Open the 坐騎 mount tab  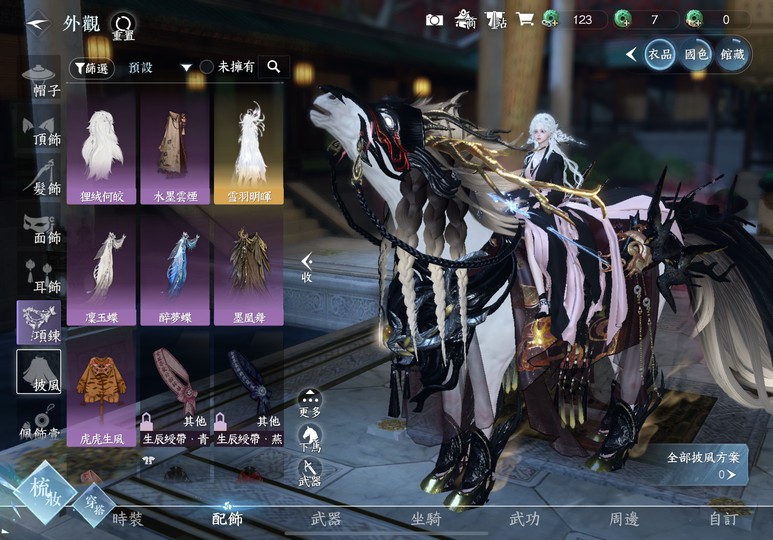click(427, 519)
